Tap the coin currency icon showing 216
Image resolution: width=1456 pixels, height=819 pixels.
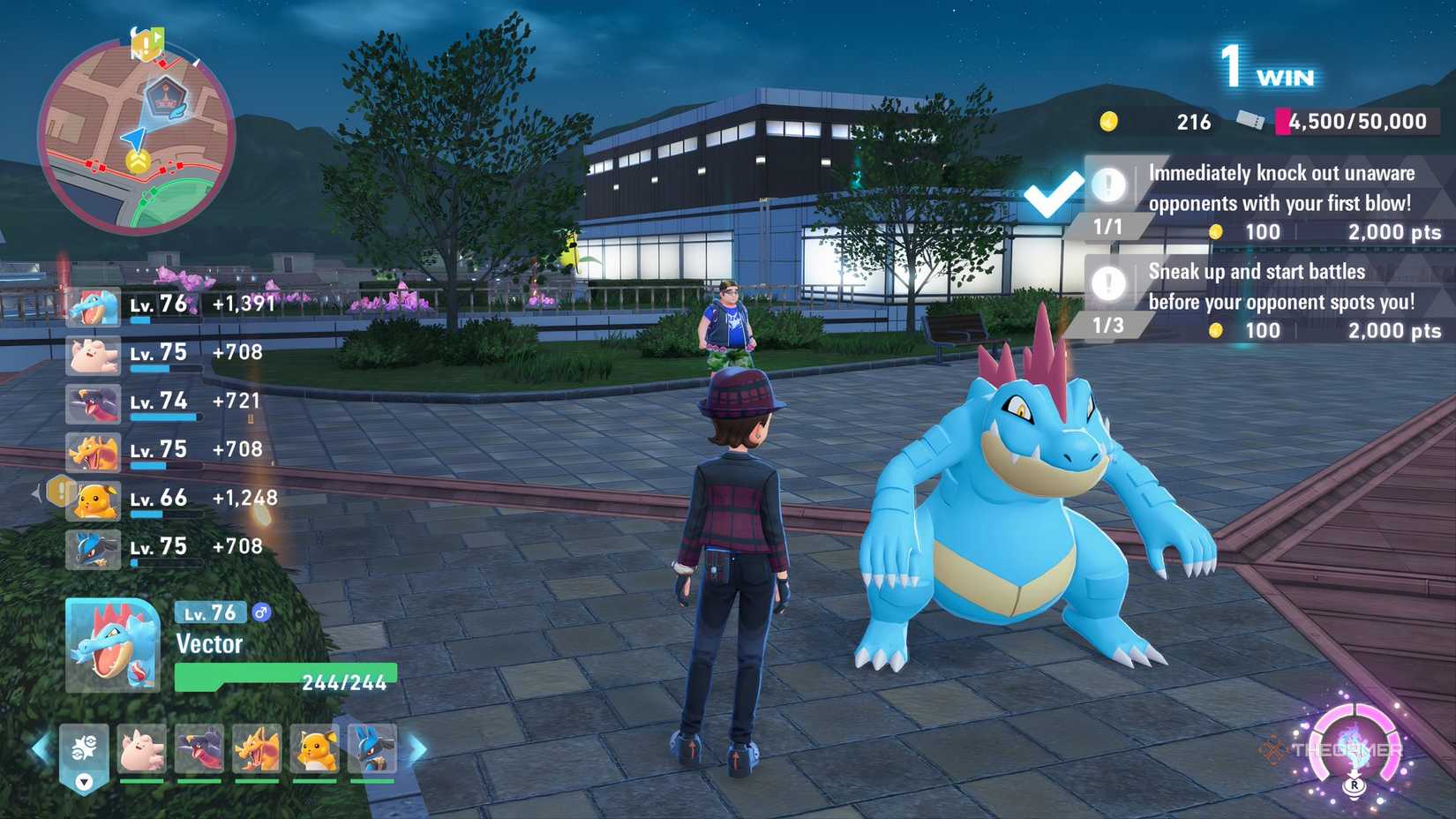(x=1107, y=121)
